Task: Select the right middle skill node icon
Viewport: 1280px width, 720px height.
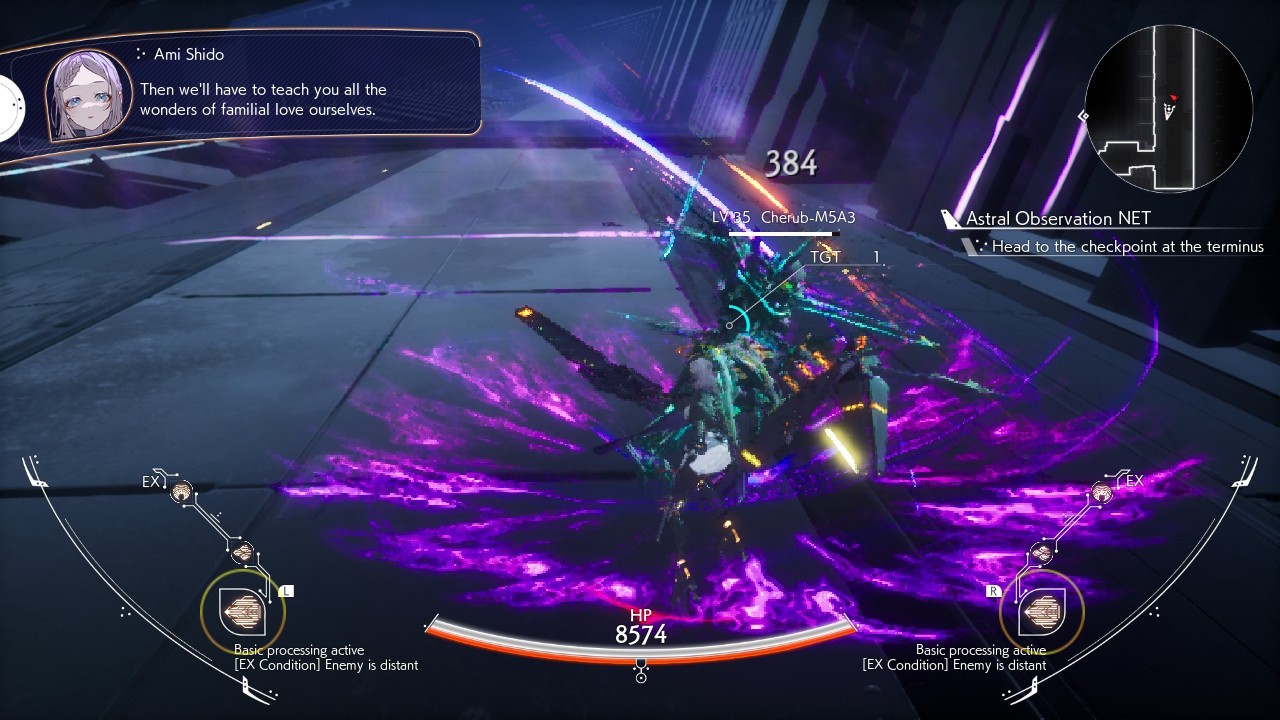Action: click(1041, 553)
